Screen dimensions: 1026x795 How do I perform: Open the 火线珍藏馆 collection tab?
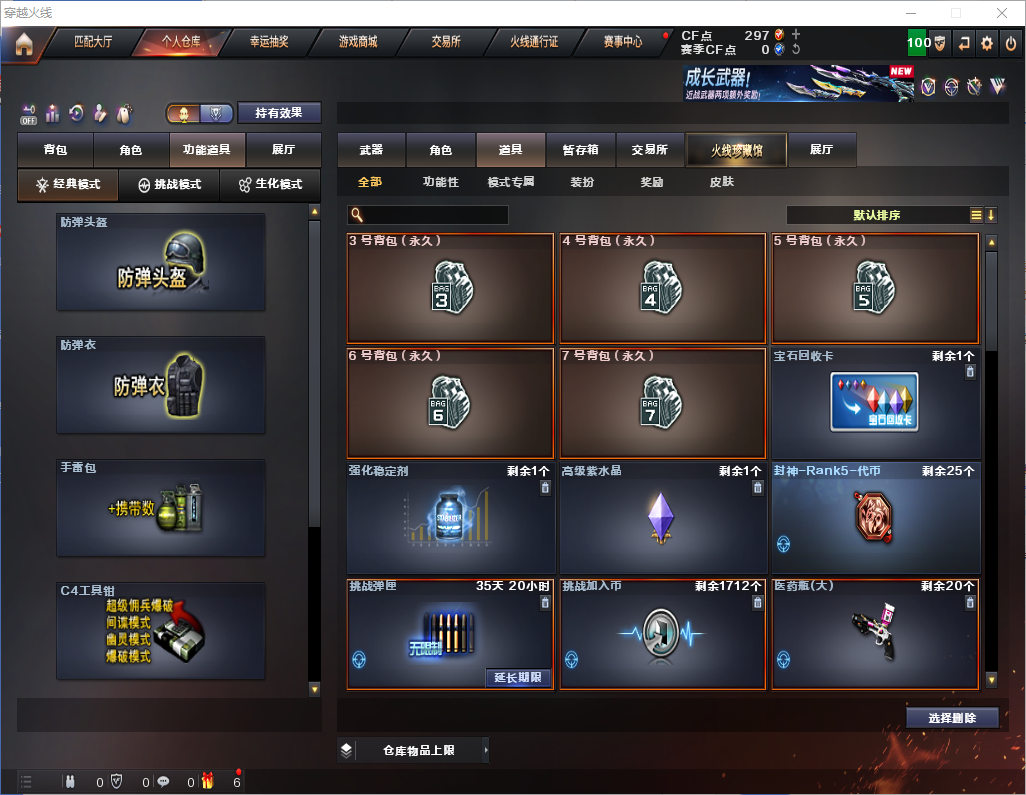(x=736, y=150)
